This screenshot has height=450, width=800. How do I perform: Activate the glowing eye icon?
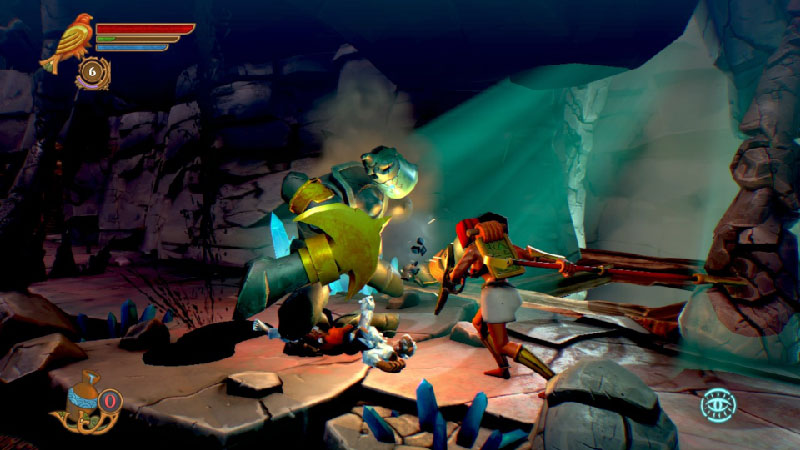pyautogui.click(x=718, y=405)
